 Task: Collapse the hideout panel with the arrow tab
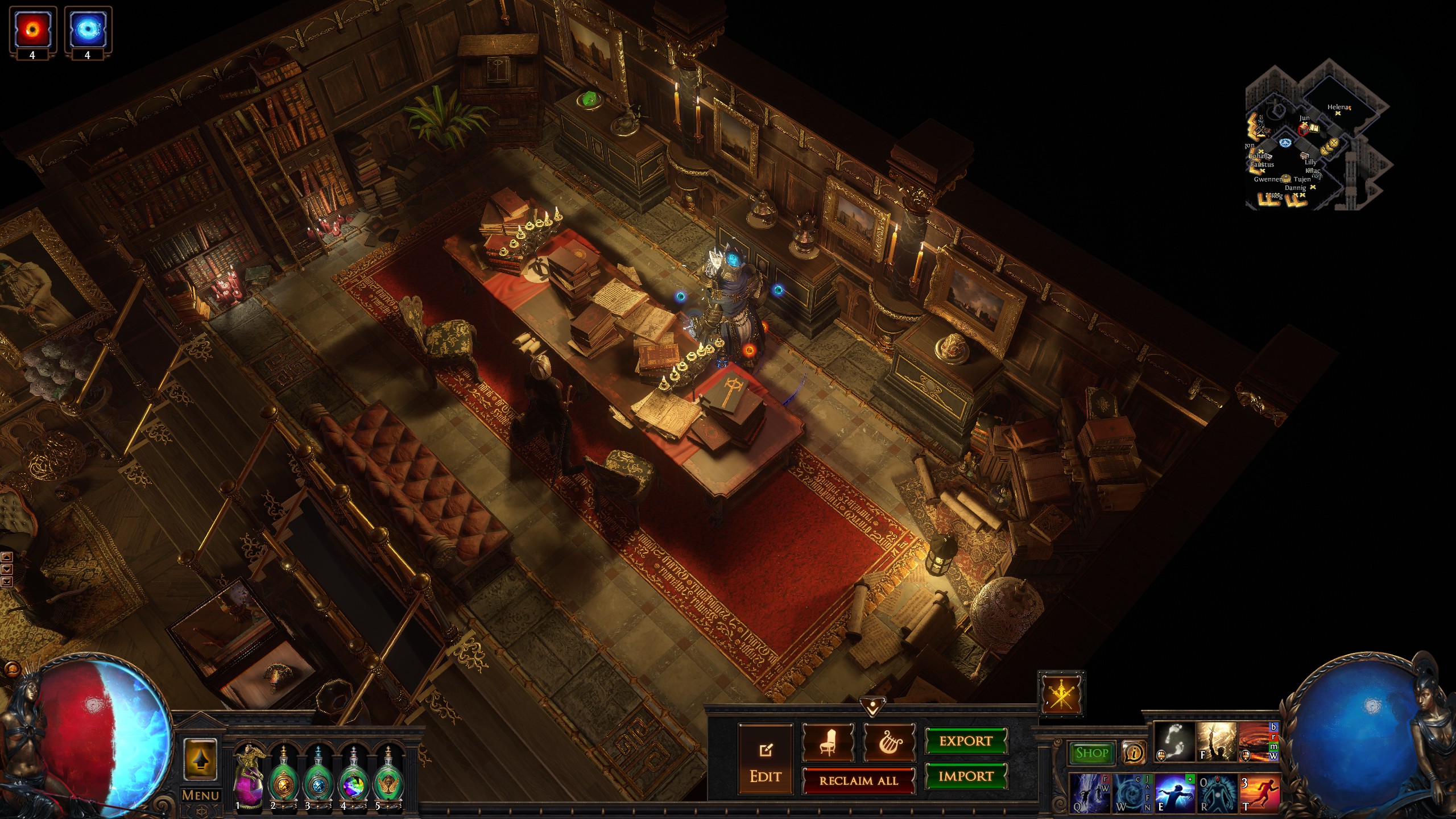click(x=871, y=705)
